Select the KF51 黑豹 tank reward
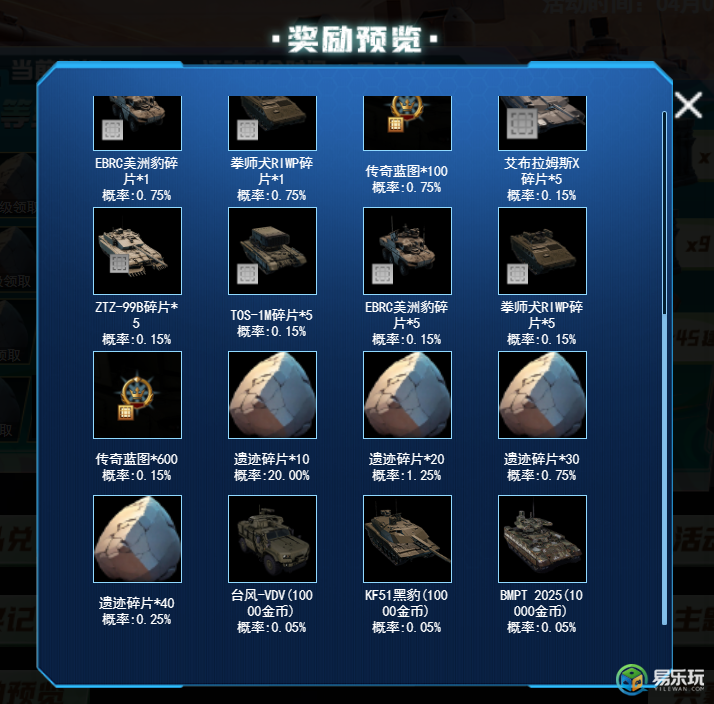The height and width of the screenshot is (704, 714). (x=407, y=539)
